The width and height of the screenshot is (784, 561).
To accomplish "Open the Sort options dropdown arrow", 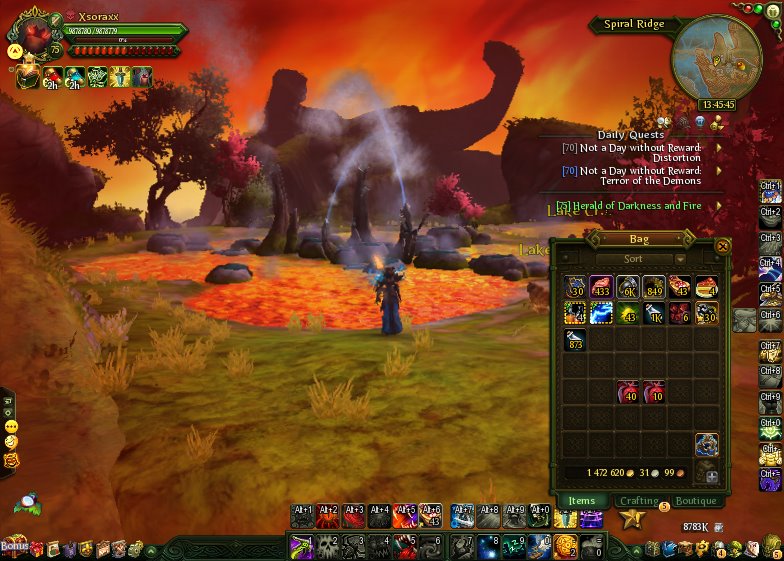I will [x=680, y=259].
